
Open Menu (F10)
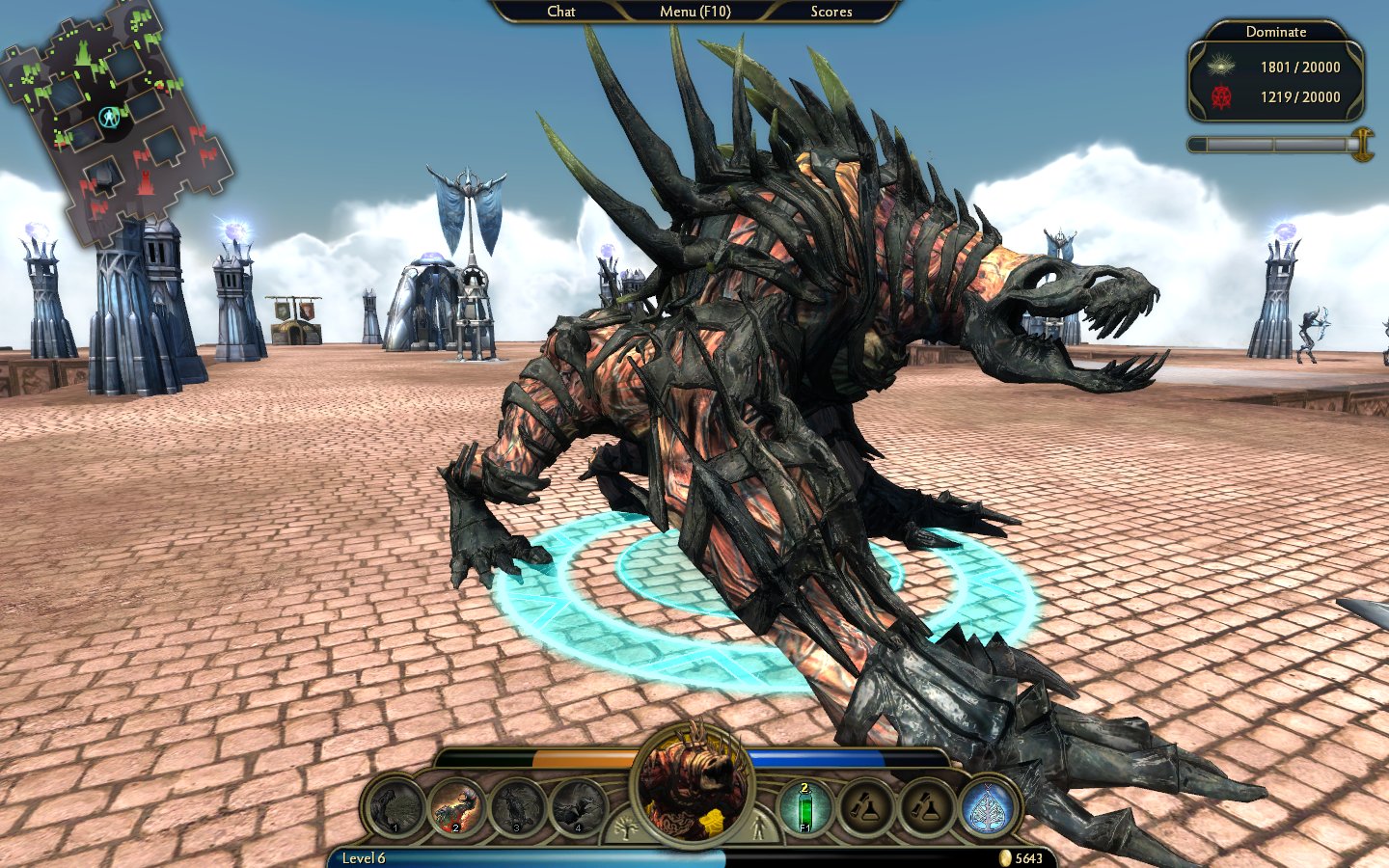point(694,12)
